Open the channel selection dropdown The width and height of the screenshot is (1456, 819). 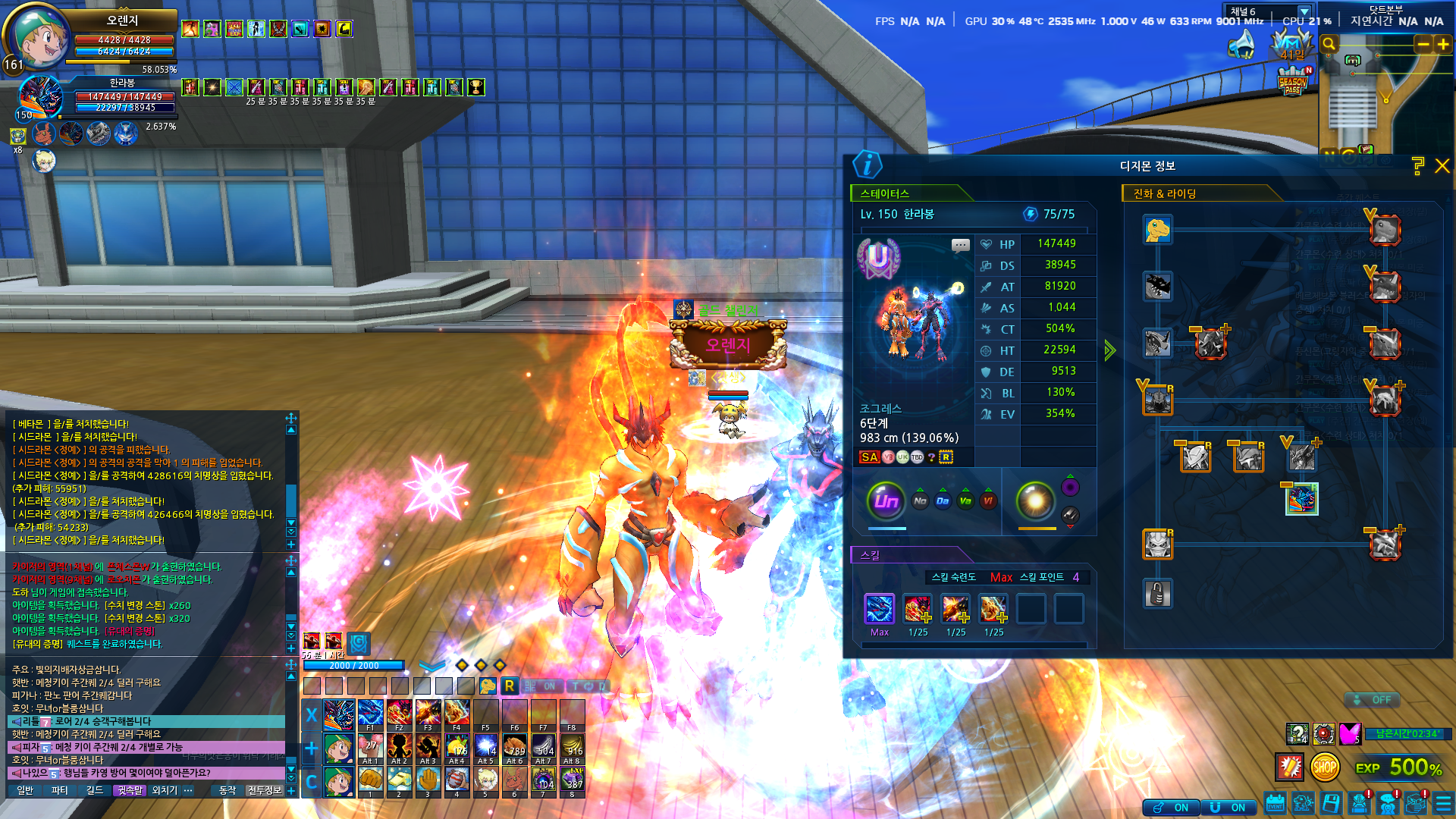(1304, 11)
